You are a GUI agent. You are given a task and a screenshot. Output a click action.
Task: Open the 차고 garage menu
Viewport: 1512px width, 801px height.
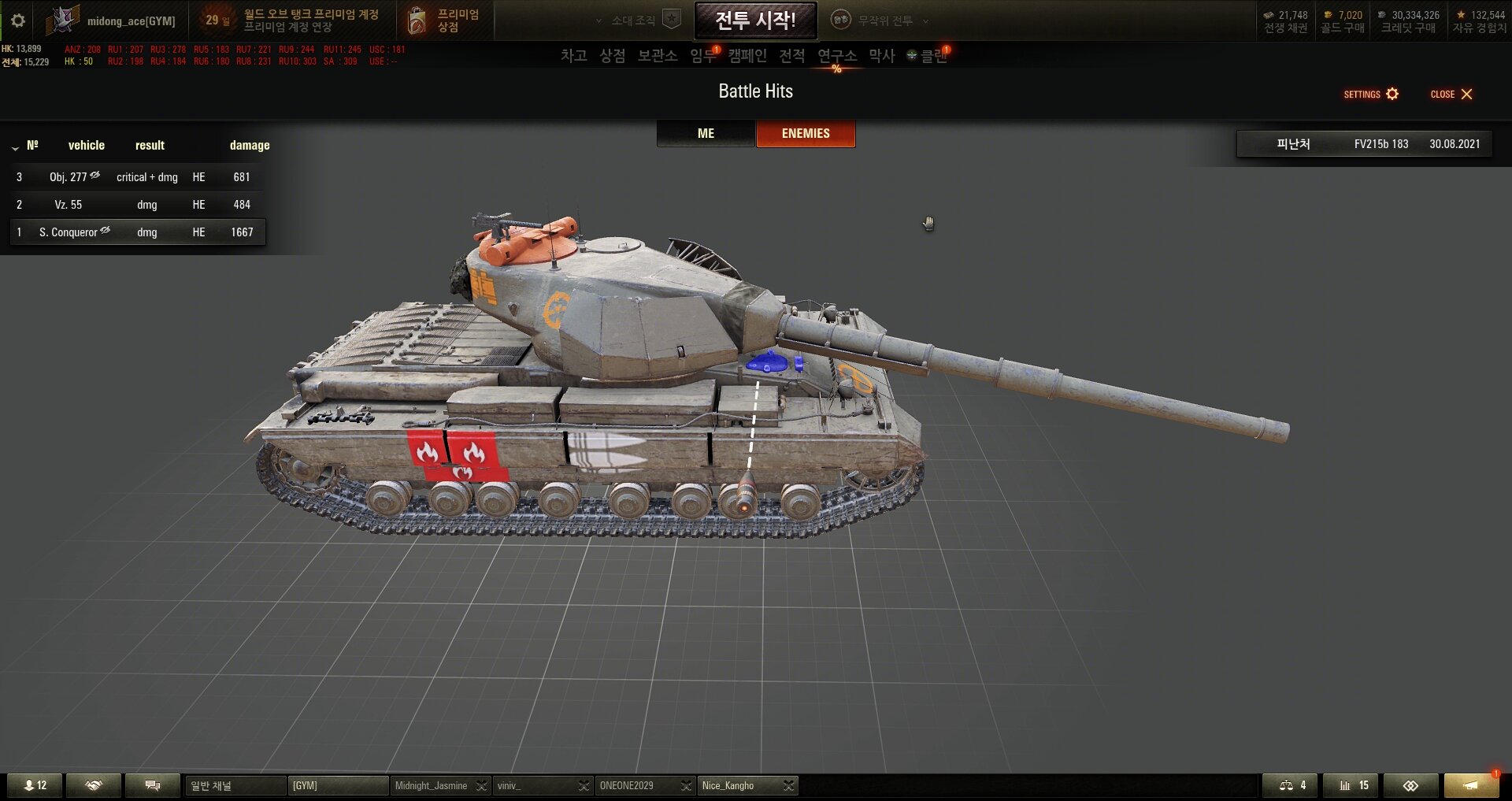[x=573, y=56]
